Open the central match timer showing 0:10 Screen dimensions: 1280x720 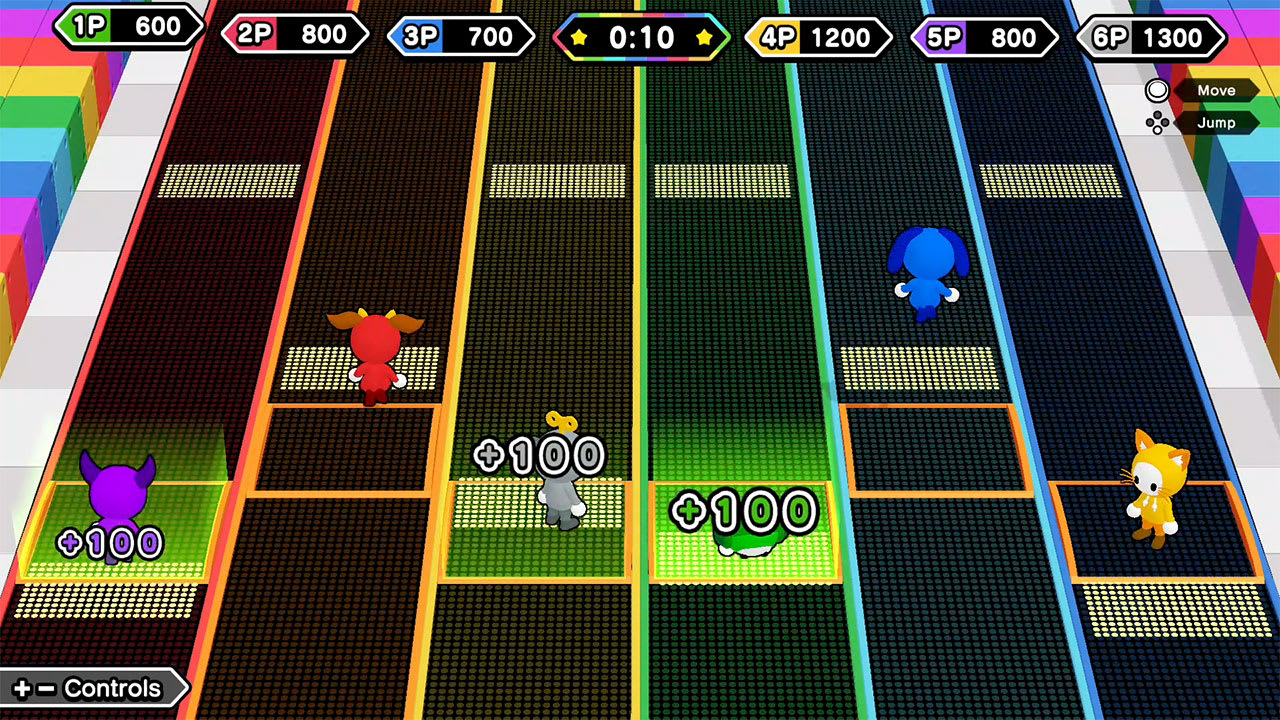point(640,37)
